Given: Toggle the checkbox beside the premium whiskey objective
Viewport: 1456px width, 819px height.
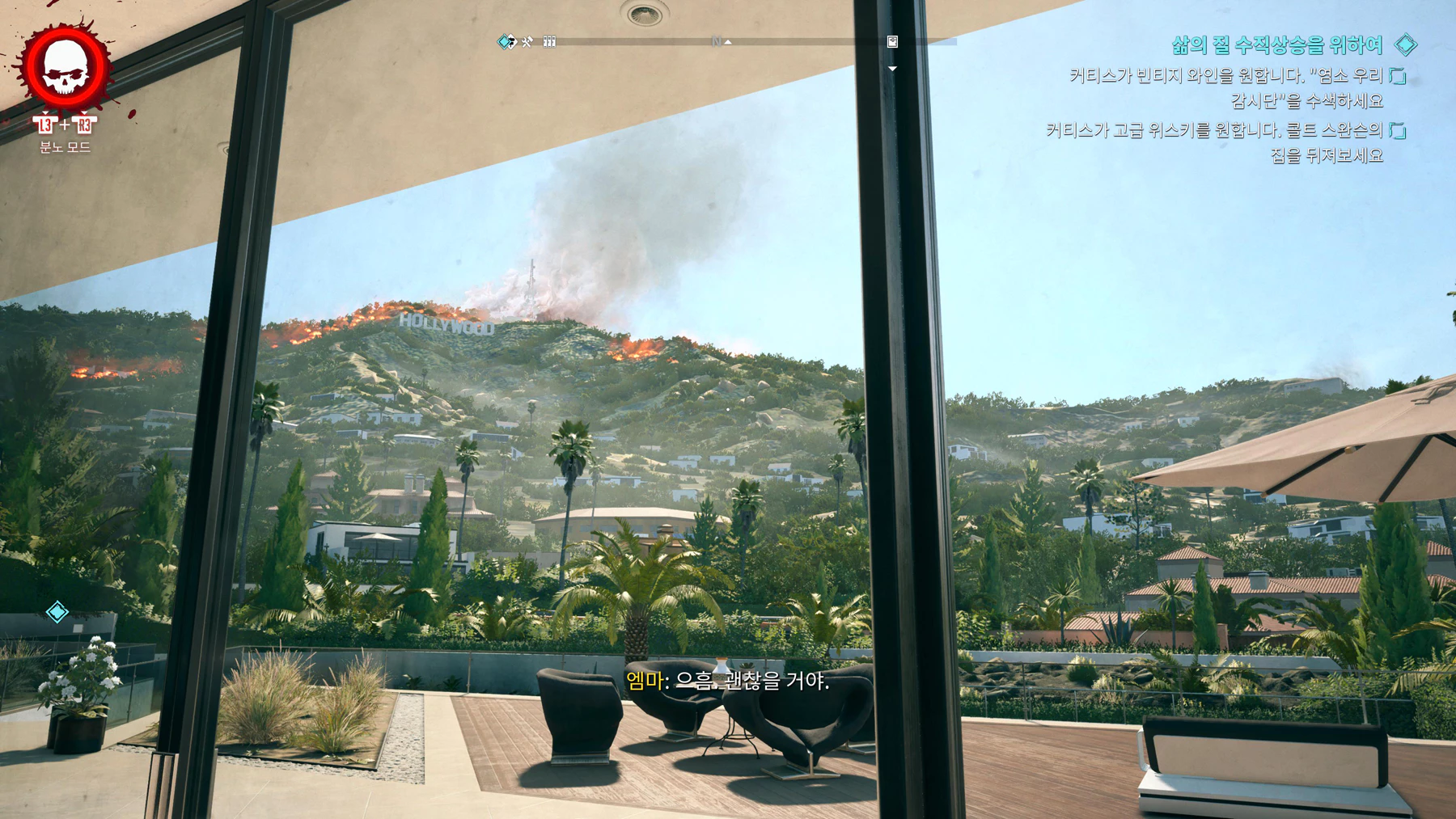Looking at the screenshot, I should point(1398,130).
